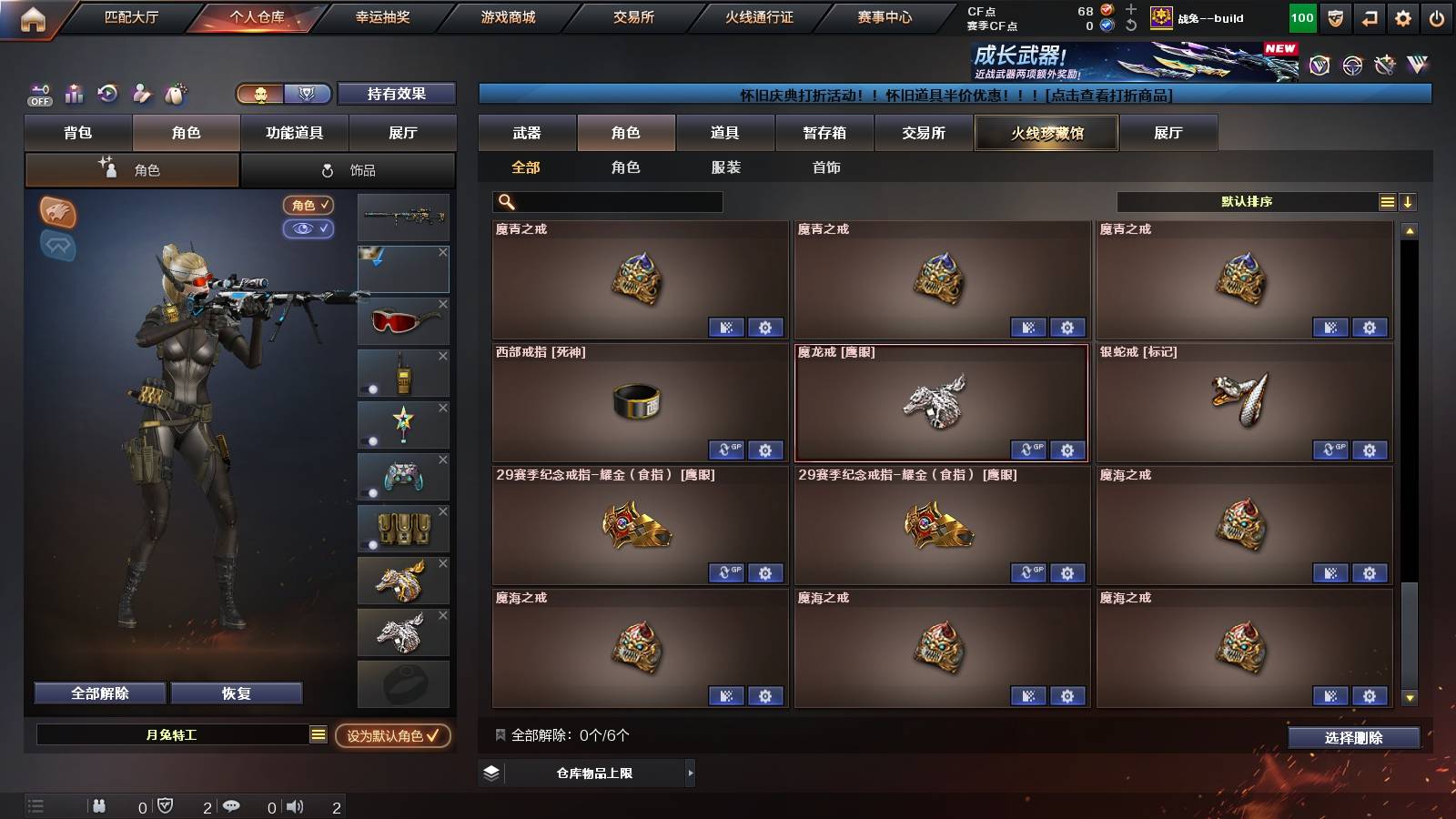Screen dimensions: 1456x819
Task: Click the 角色 checkmark toggle above the model
Action: click(308, 206)
